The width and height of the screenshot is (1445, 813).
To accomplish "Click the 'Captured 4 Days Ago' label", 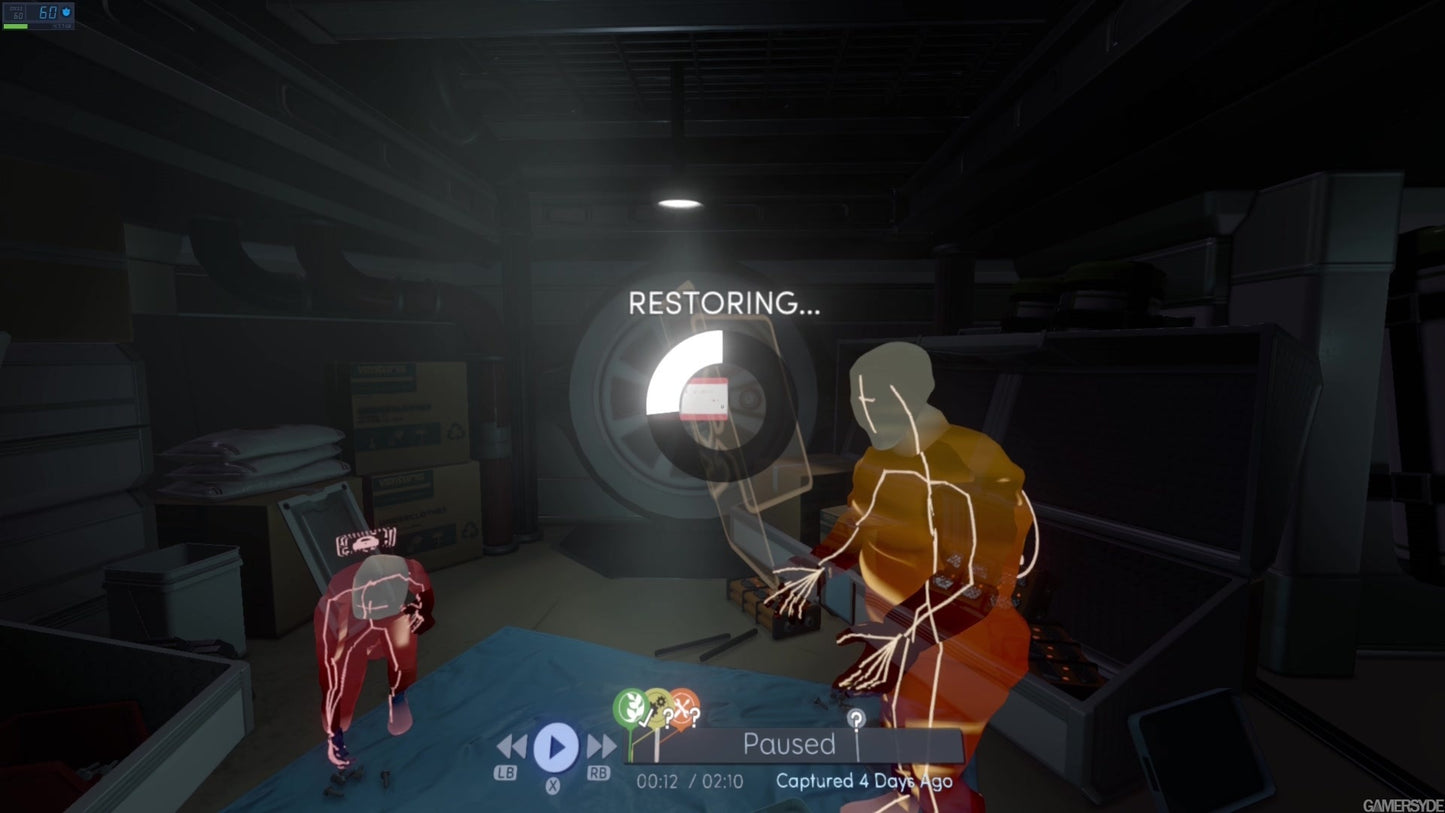I will [x=864, y=781].
